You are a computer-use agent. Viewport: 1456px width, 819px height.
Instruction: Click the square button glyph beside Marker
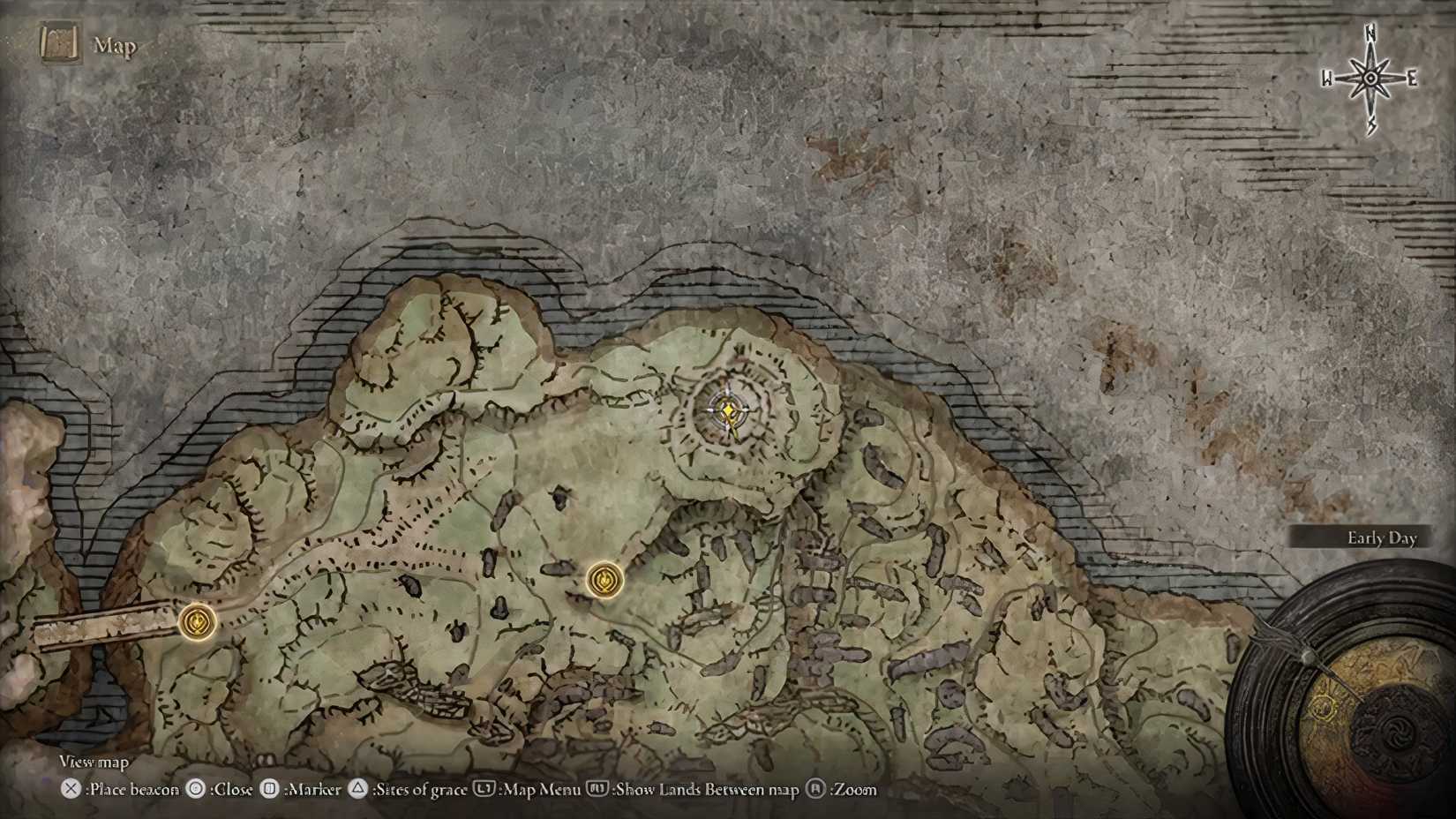point(267,790)
